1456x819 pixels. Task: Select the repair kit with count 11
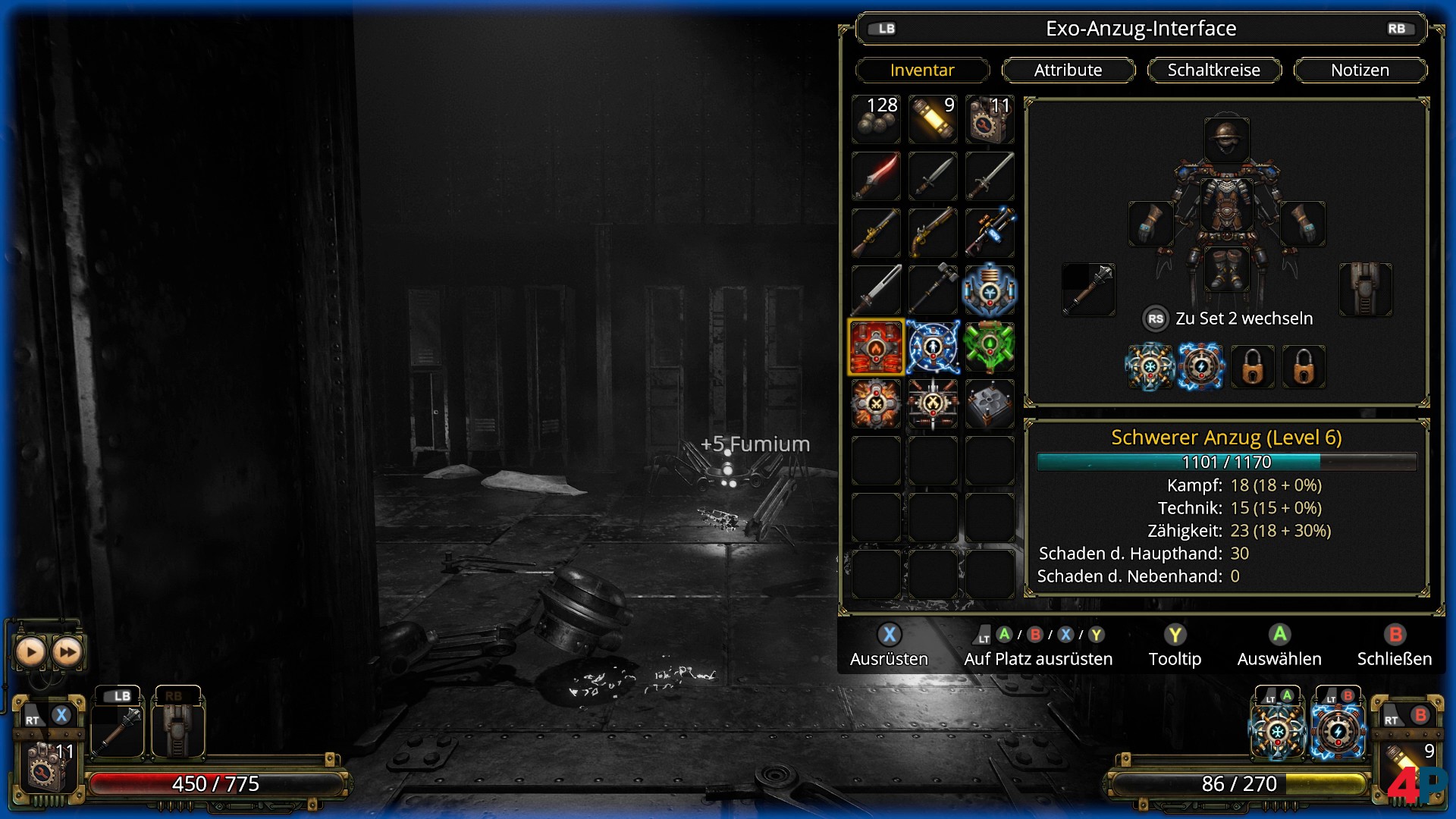[x=990, y=119]
